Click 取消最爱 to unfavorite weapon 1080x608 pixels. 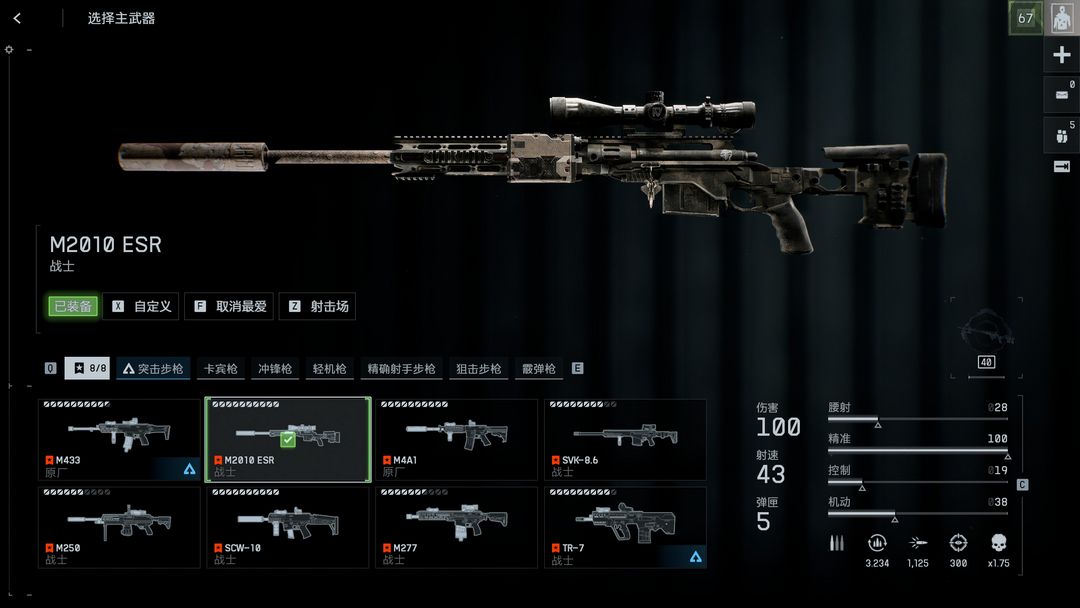click(x=231, y=306)
